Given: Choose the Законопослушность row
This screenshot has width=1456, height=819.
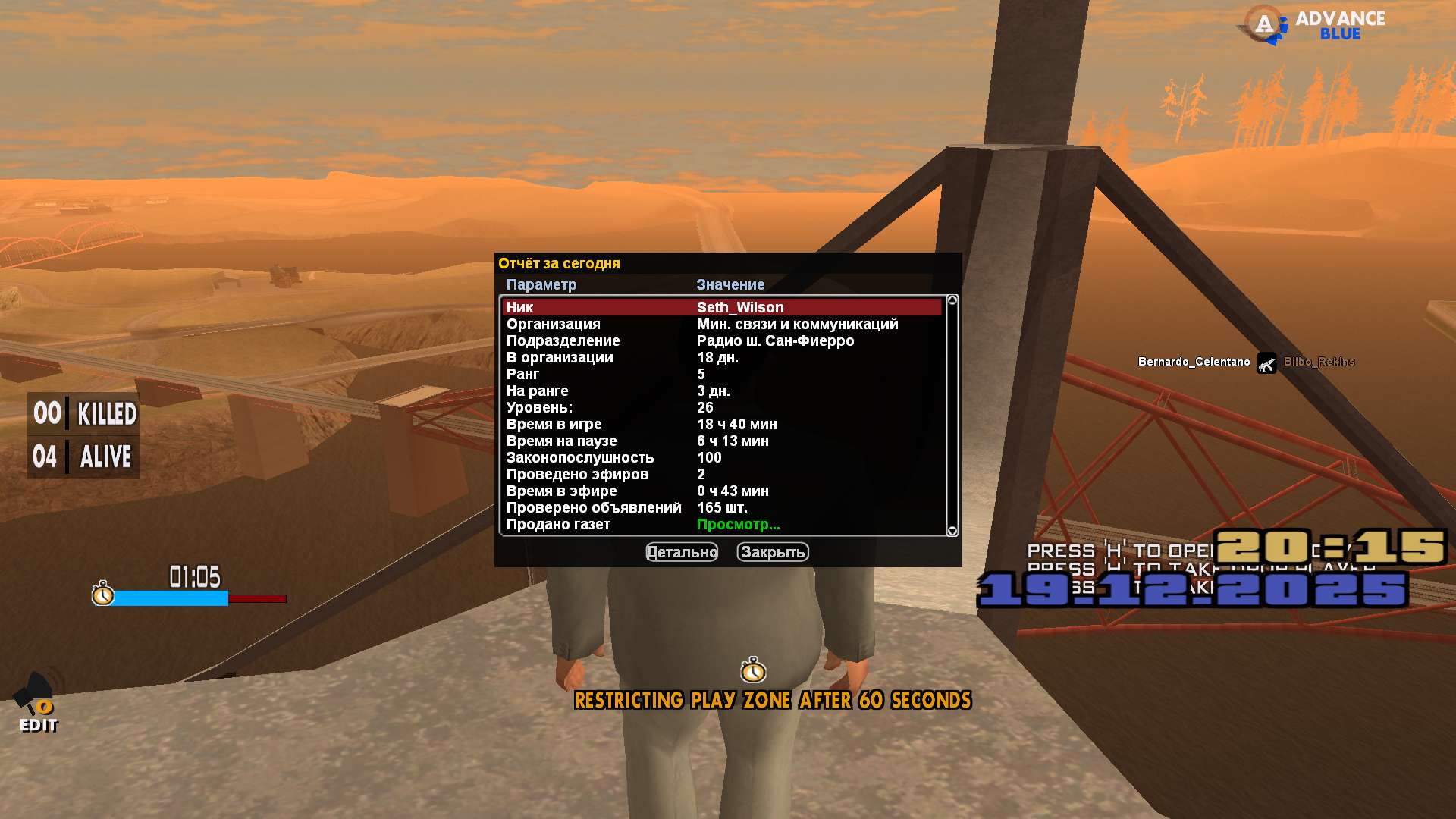Looking at the screenshot, I should coord(720,457).
